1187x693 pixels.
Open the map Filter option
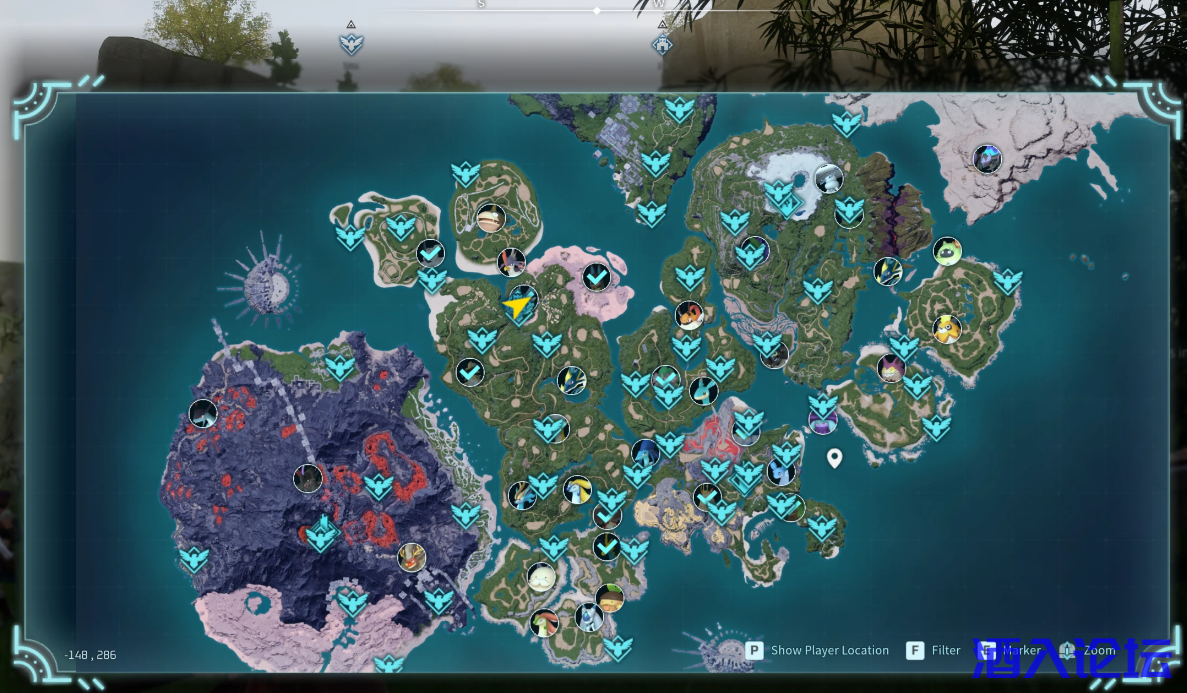933,650
